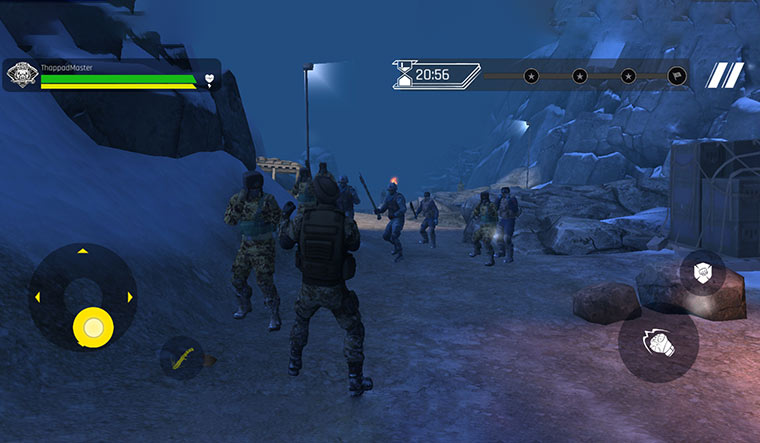Screen dimensions: 760x443
Task: Click the yellow joystick thumb knob
Action: (93, 326)
